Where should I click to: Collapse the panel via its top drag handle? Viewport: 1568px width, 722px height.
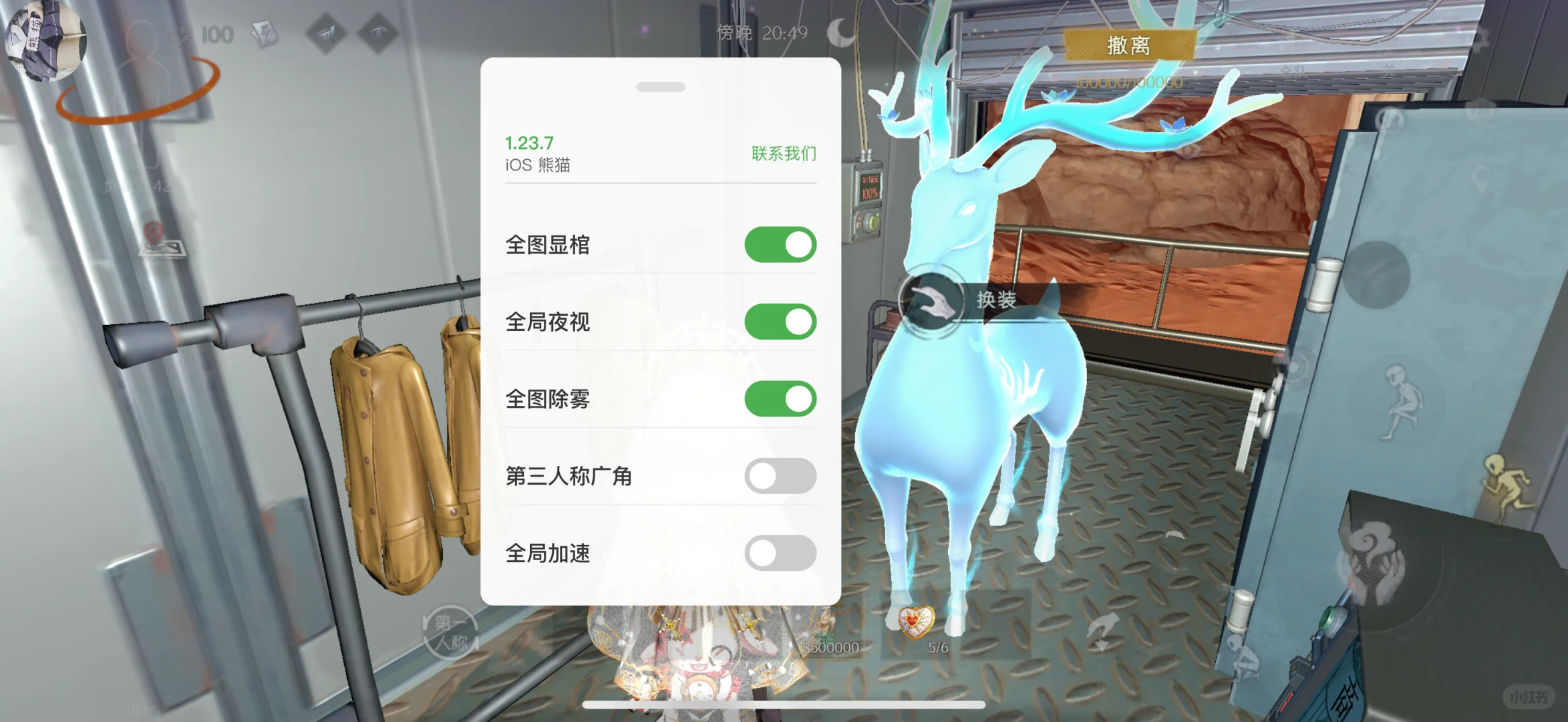coord(662,86)
